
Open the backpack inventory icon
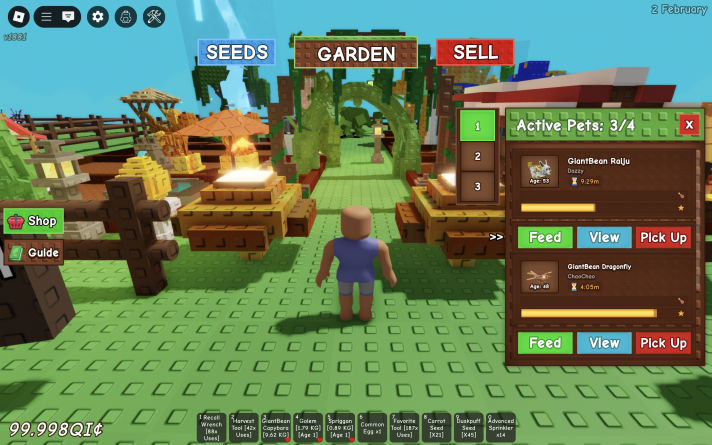tap(125, 16)
